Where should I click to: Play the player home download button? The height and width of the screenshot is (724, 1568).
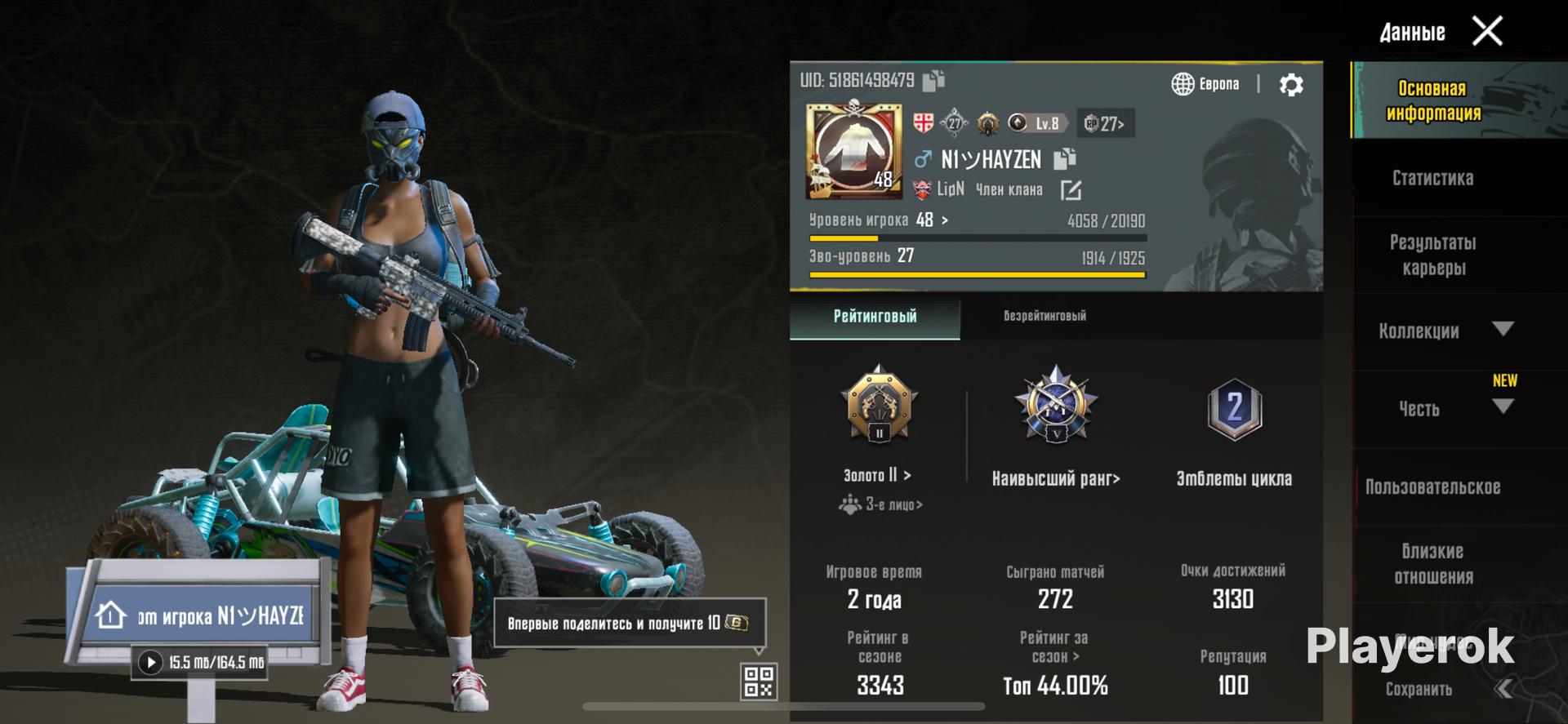coord(150,662)
